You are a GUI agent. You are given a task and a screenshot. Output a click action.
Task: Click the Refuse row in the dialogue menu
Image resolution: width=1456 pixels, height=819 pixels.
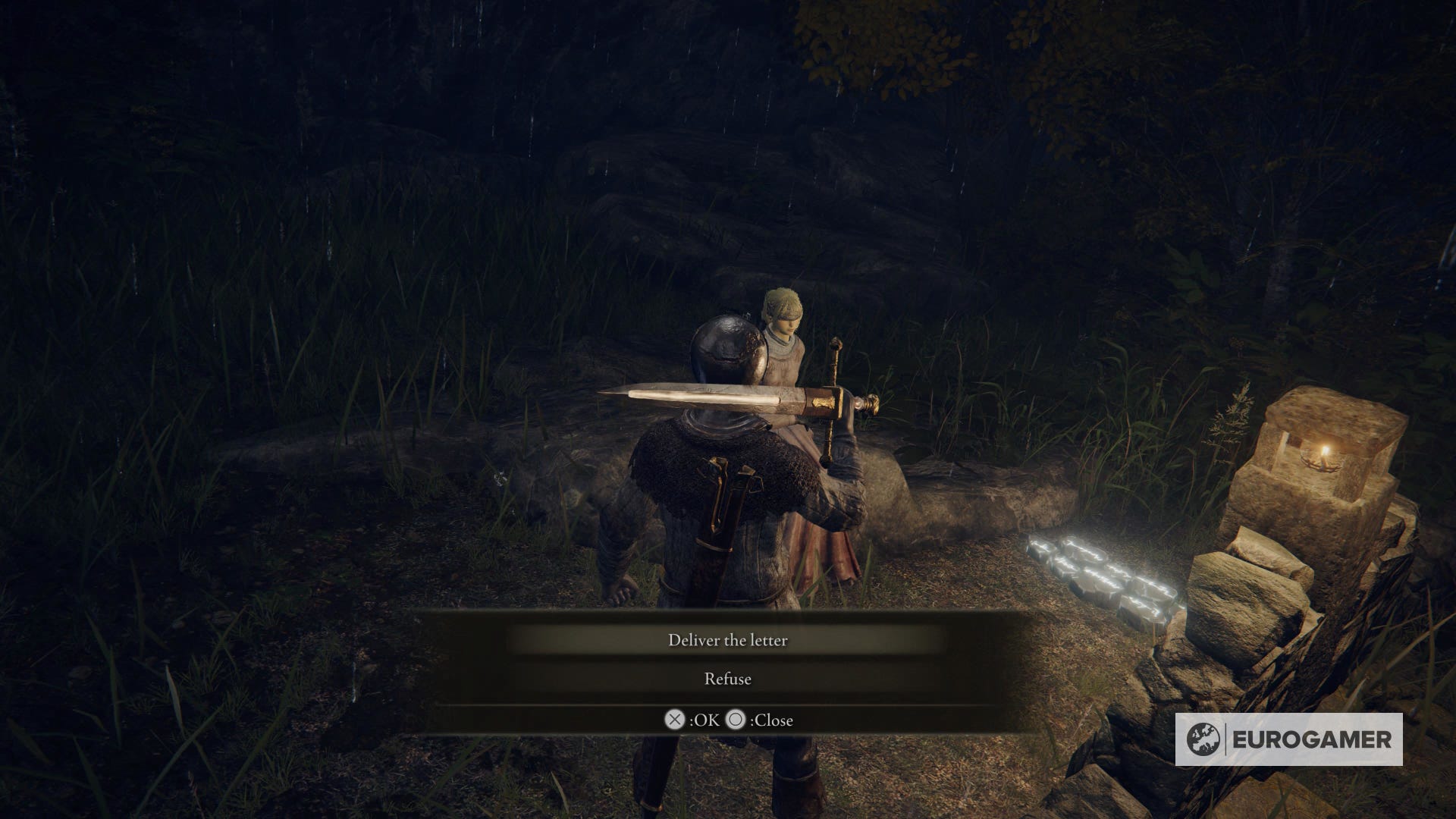728,679
